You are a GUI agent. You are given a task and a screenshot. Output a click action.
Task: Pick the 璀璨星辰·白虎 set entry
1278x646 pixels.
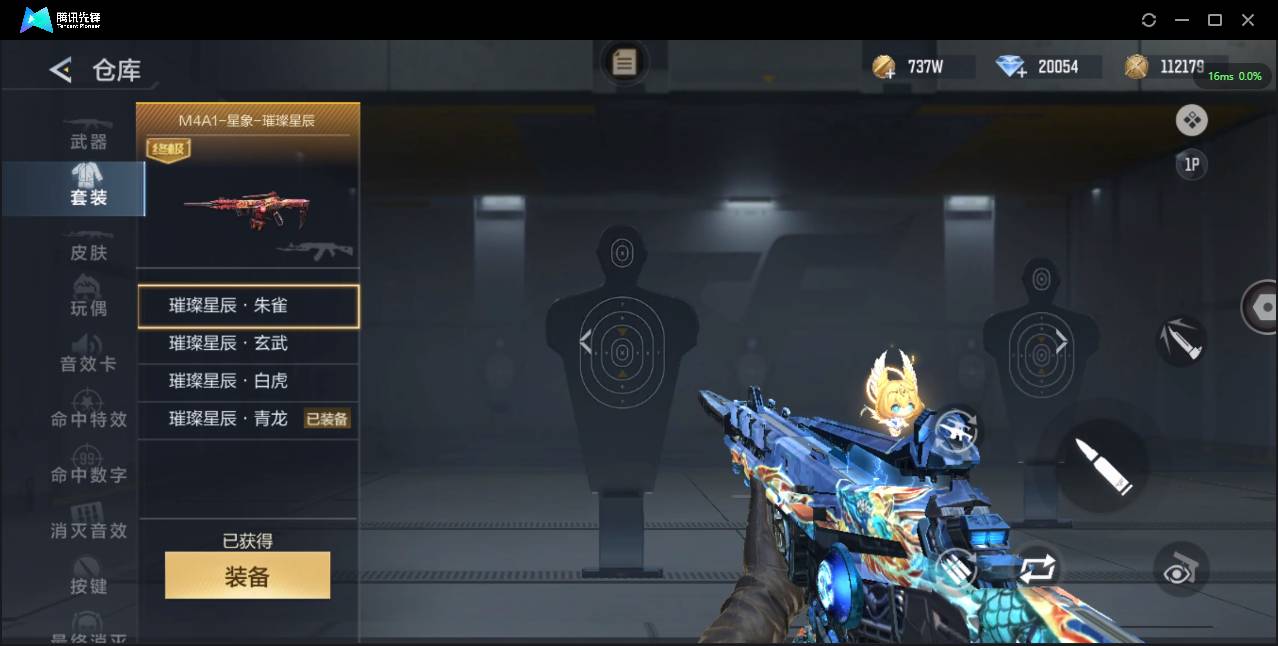coord(247,381)
